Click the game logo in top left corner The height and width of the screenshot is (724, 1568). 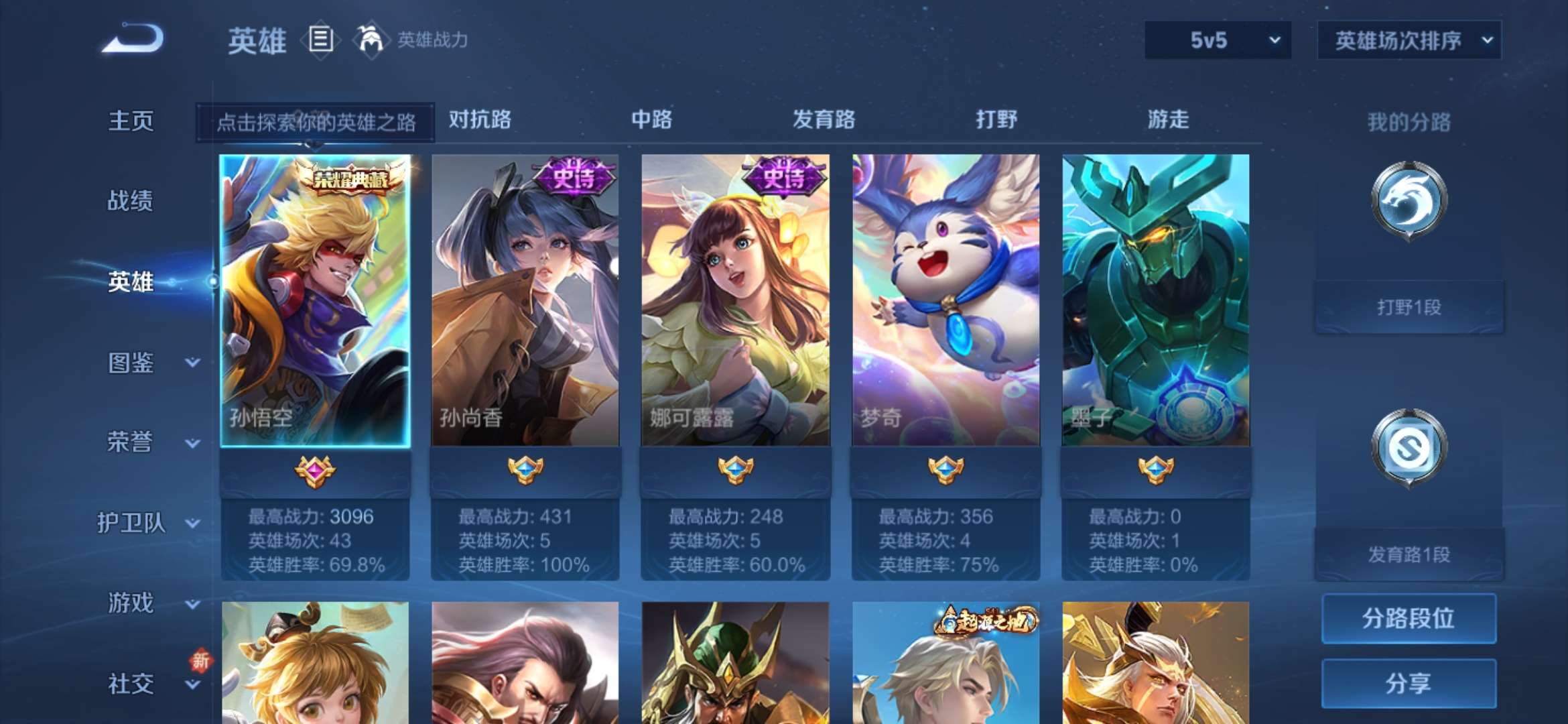131,42
